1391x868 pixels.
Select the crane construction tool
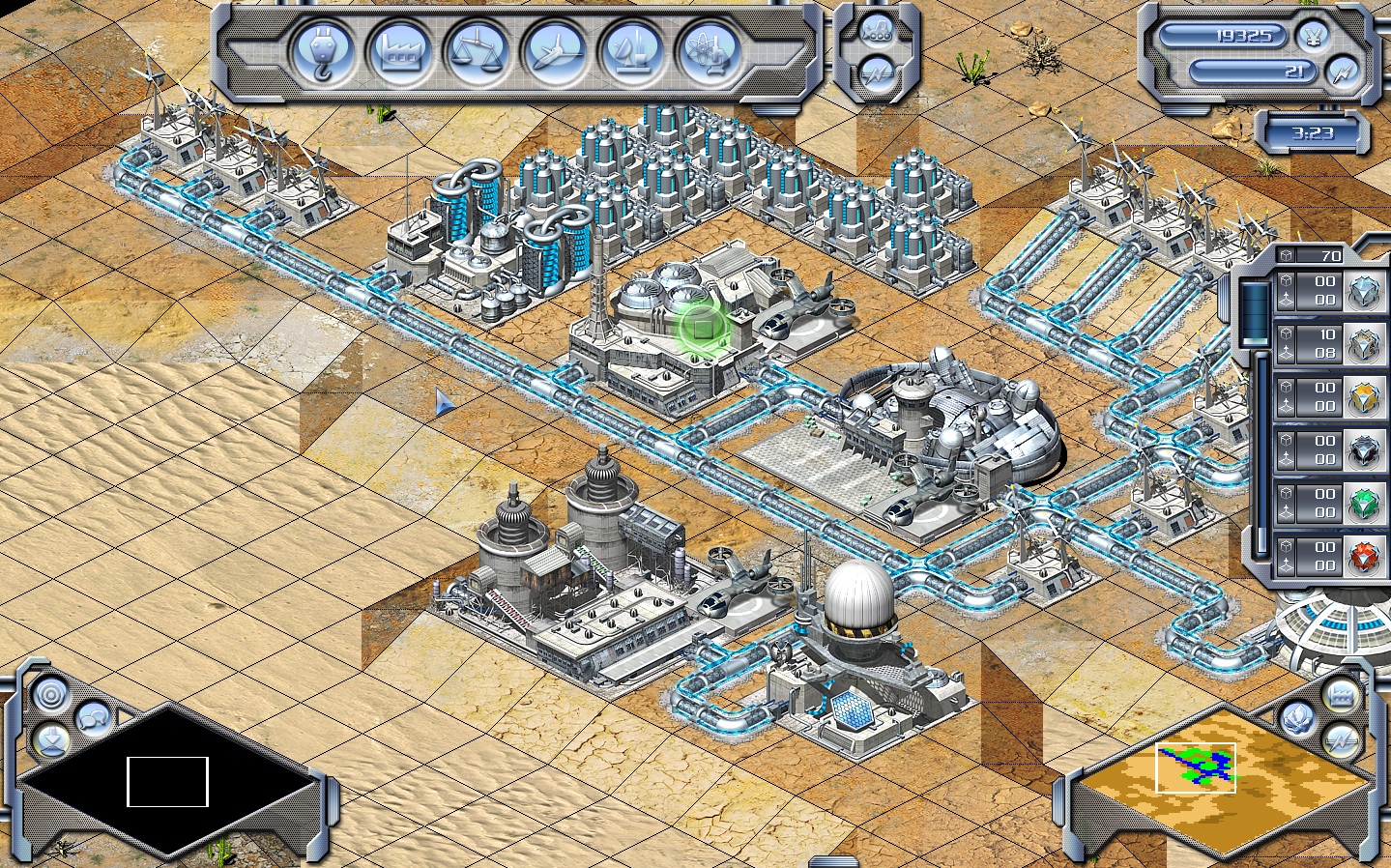pyautogui.click(x=324, y=54)
